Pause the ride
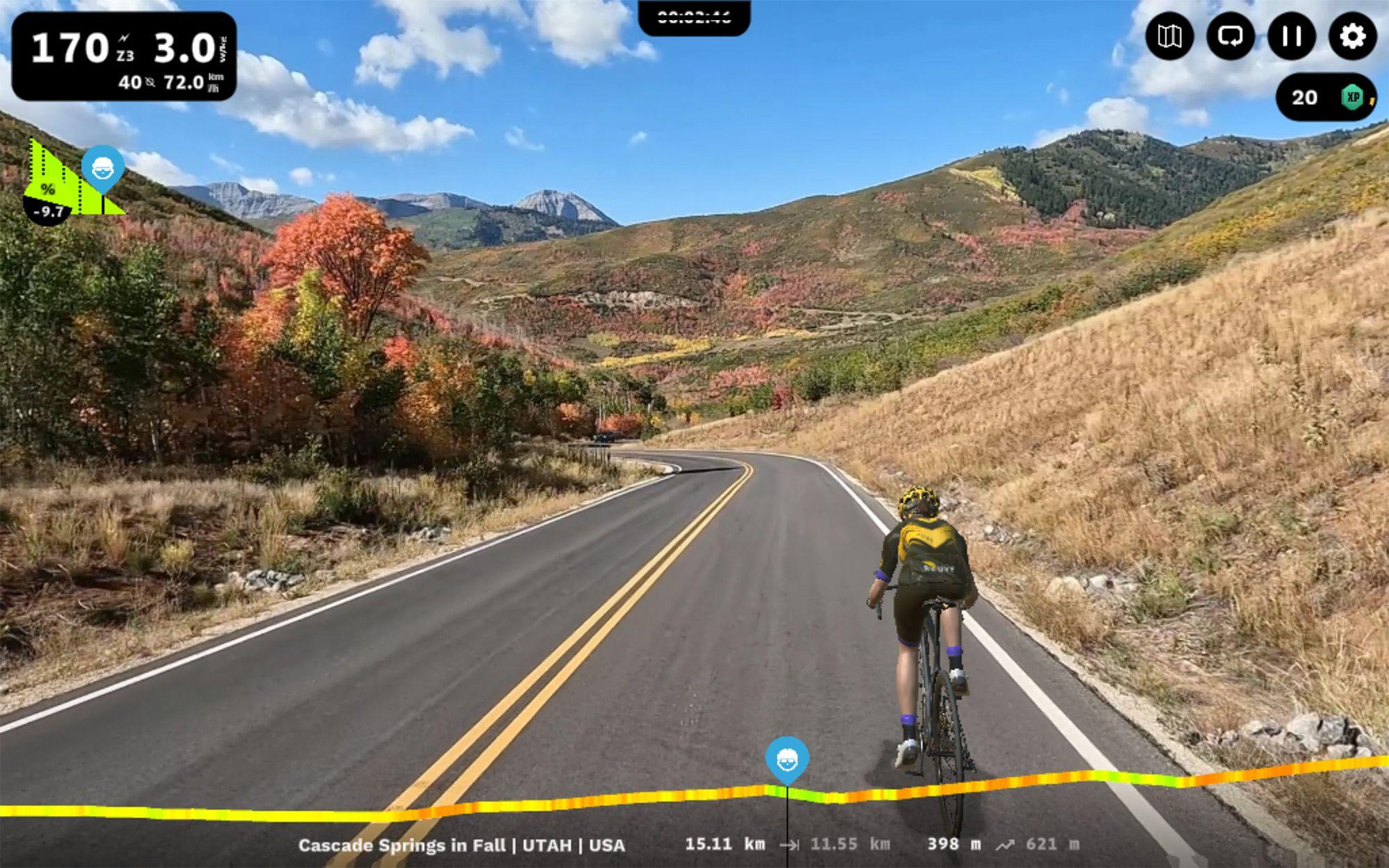 (x=1291, y=36)
